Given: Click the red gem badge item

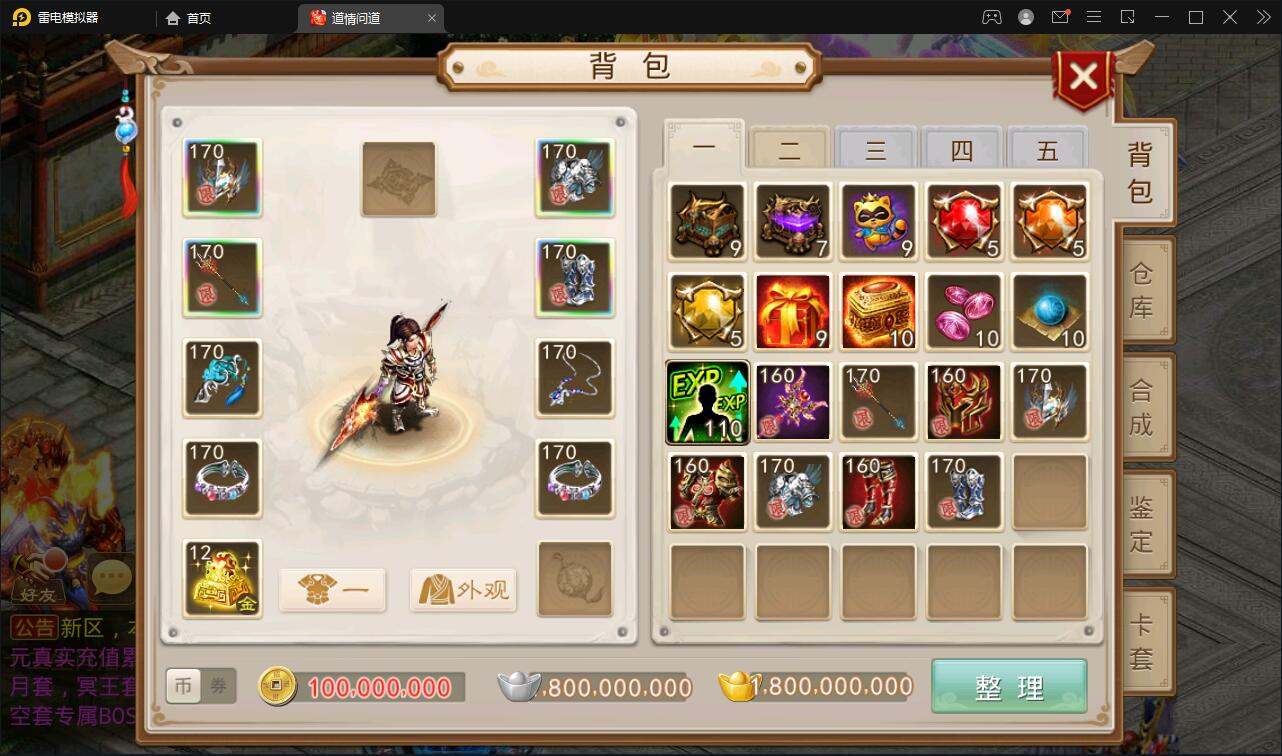Looking at the screenshot, I should 964,221.
